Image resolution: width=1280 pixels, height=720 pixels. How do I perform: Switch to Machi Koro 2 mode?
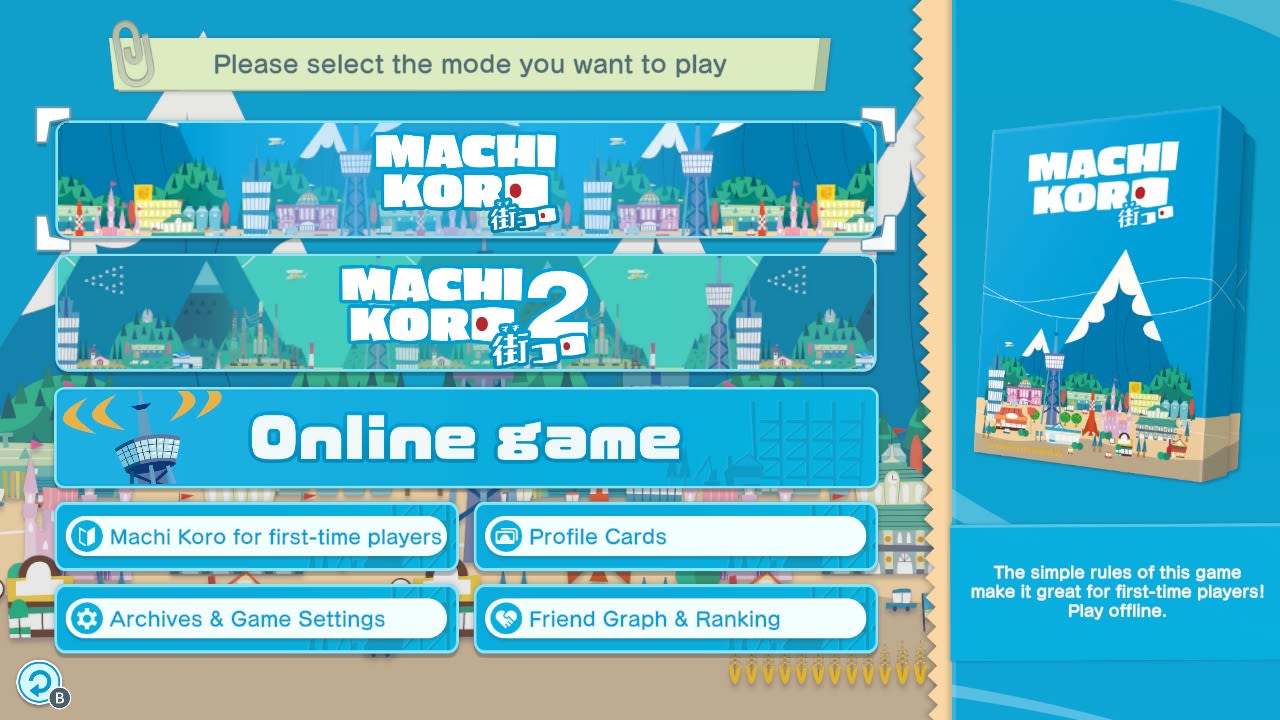(465, 313)
